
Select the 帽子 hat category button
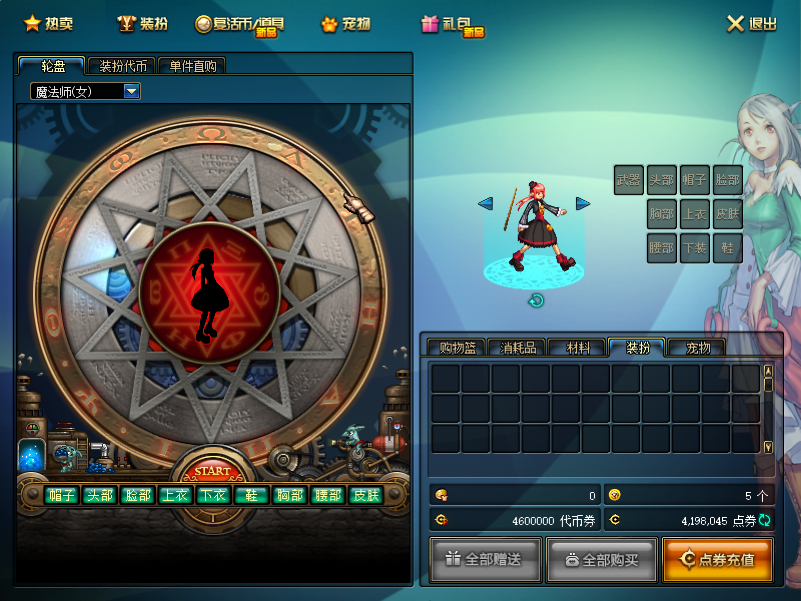(x=62, y=495)
